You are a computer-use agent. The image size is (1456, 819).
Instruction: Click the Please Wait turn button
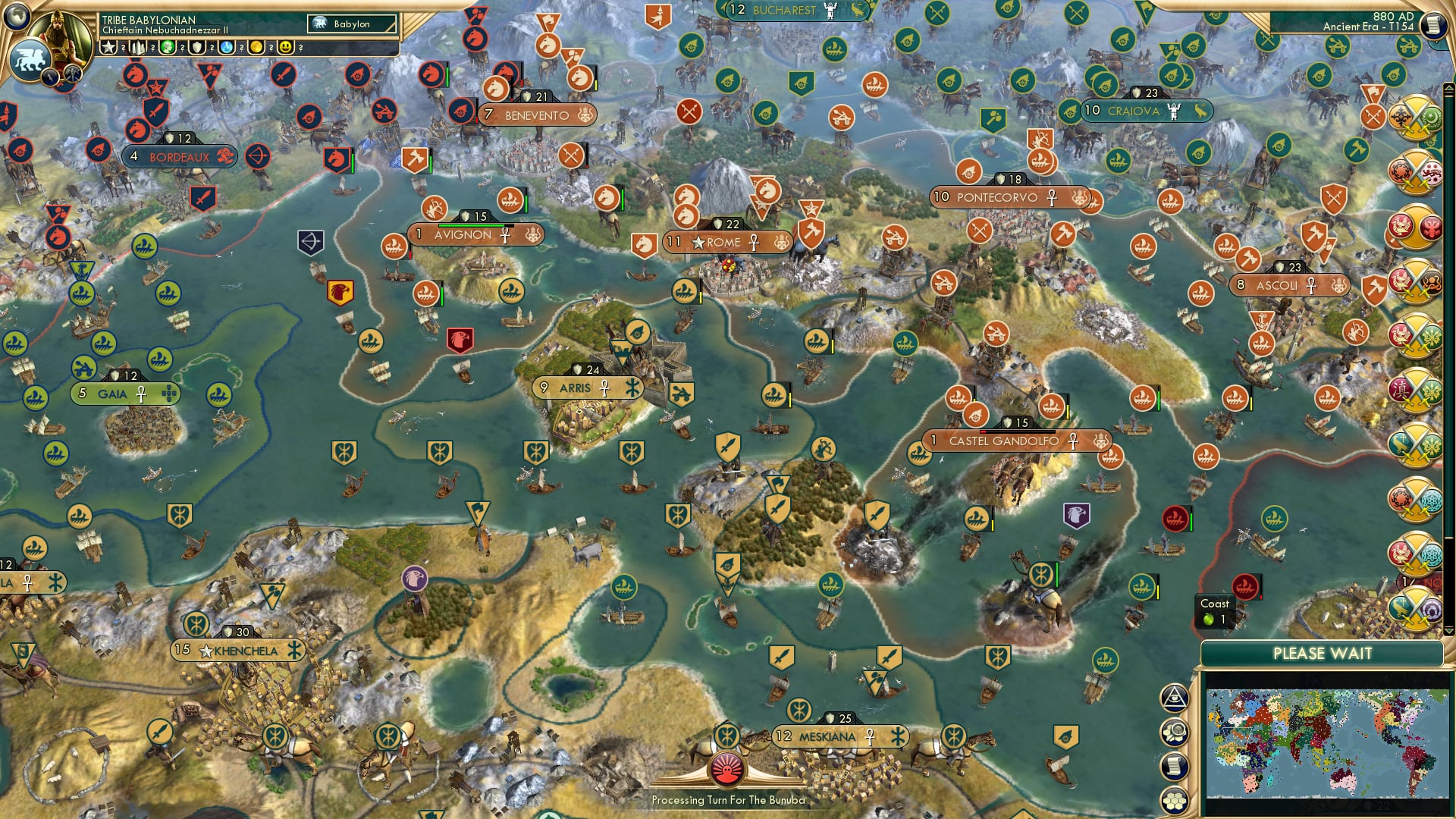[1322, 654]
